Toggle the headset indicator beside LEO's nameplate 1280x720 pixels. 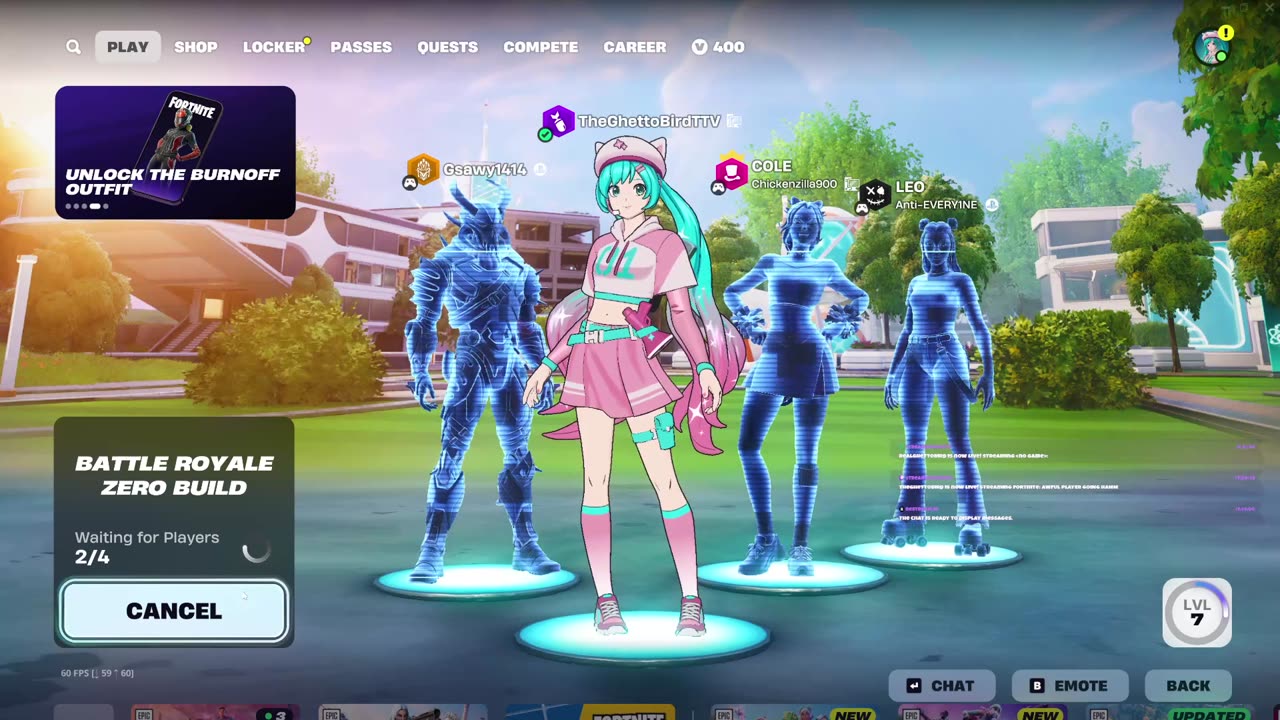(x=991, y=205)
